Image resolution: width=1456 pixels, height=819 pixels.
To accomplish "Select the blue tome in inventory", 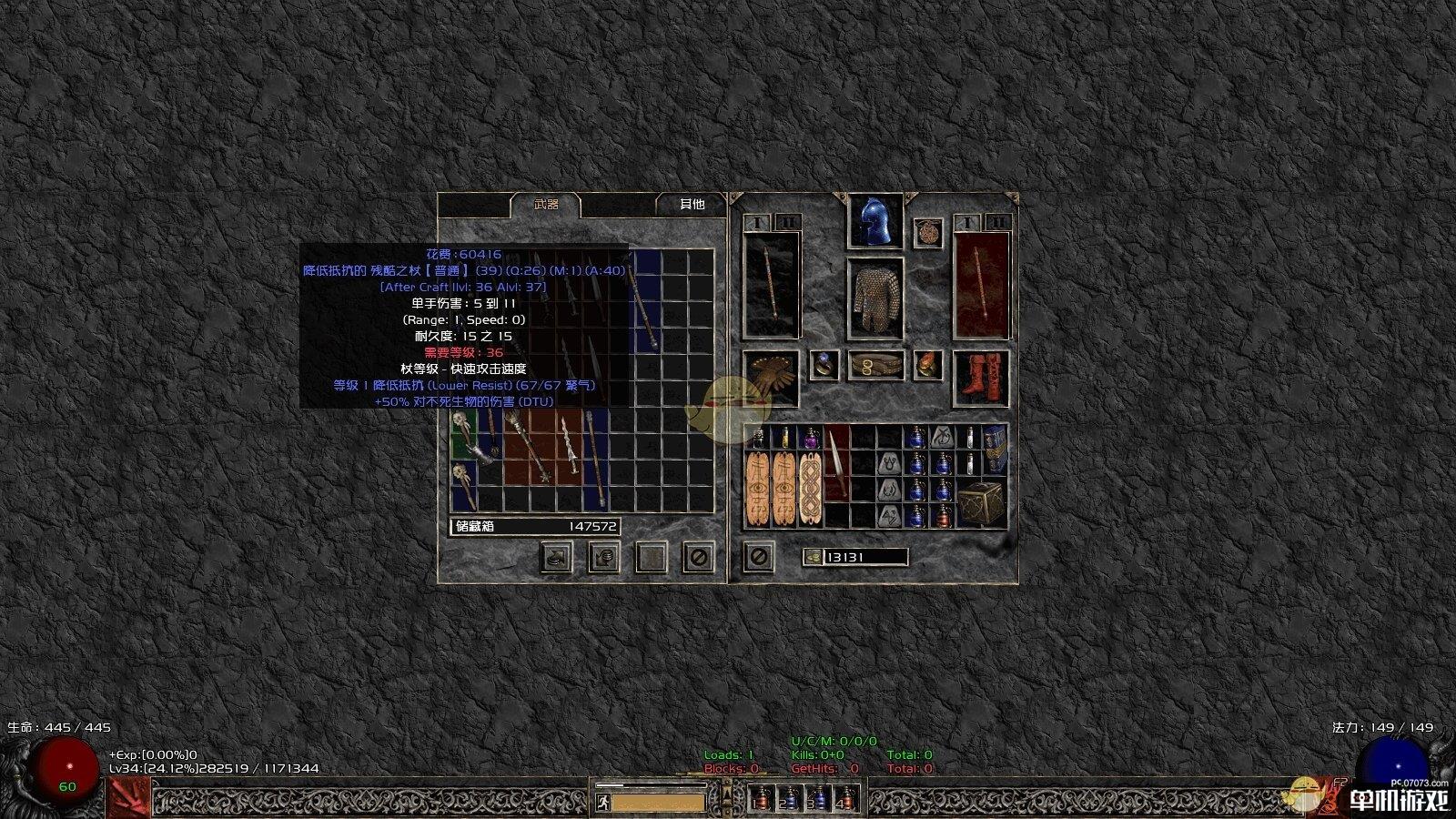I will [x=995, y=450].
